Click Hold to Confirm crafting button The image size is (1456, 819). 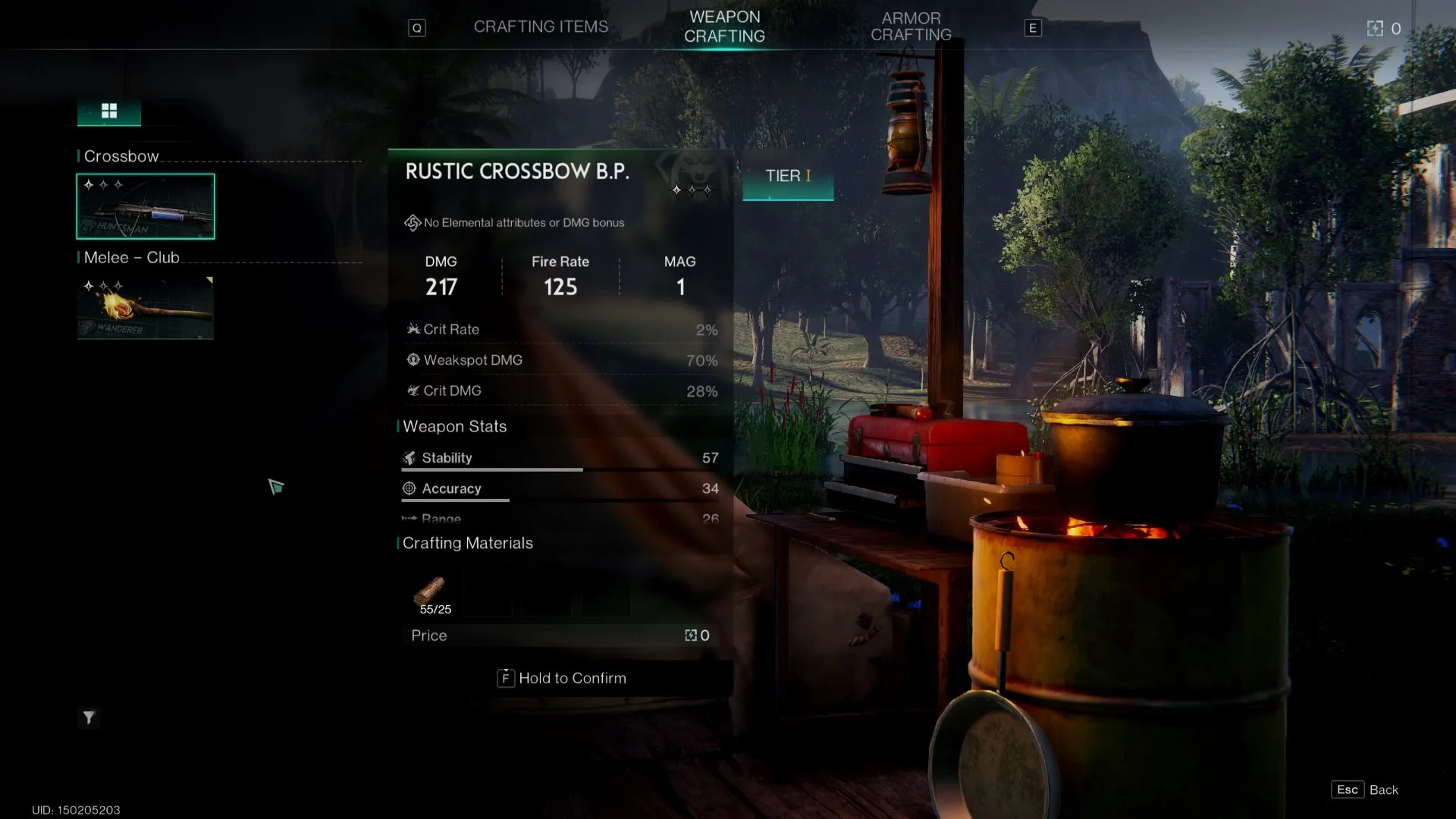coord(562,678)
